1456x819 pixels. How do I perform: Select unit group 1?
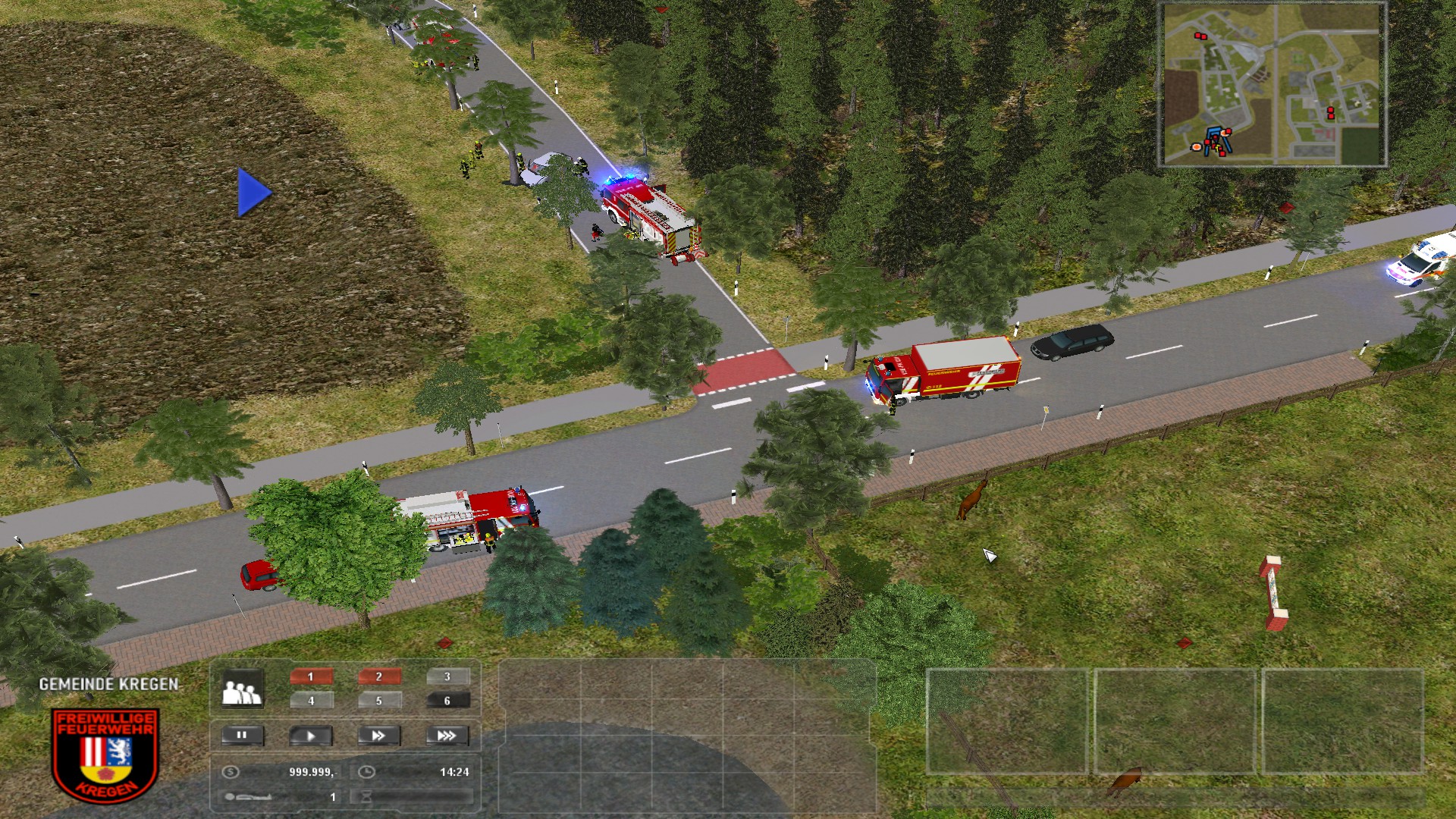(x=311, y=676)
